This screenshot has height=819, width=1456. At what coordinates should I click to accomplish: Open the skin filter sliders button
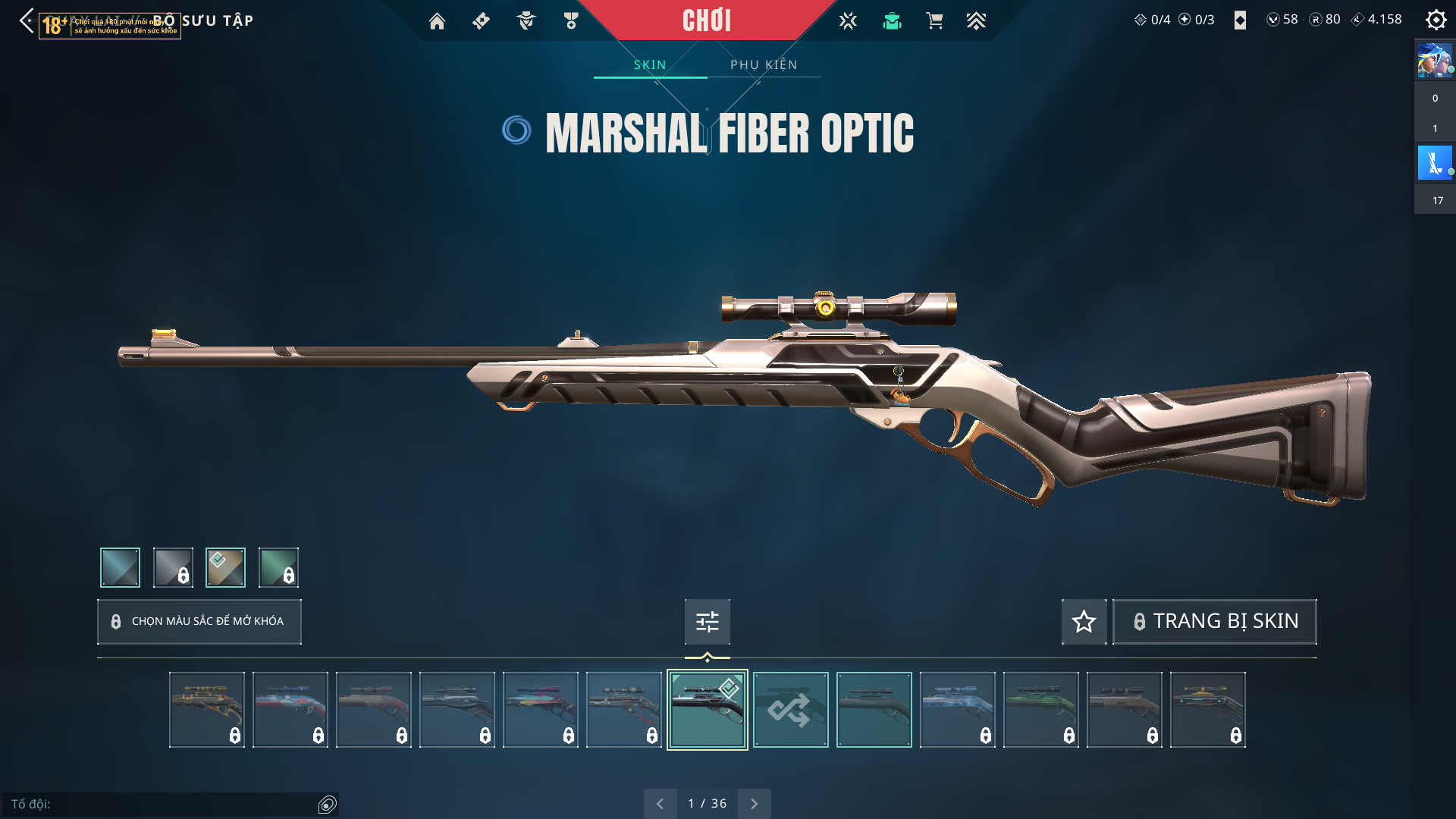coord(707,622)
